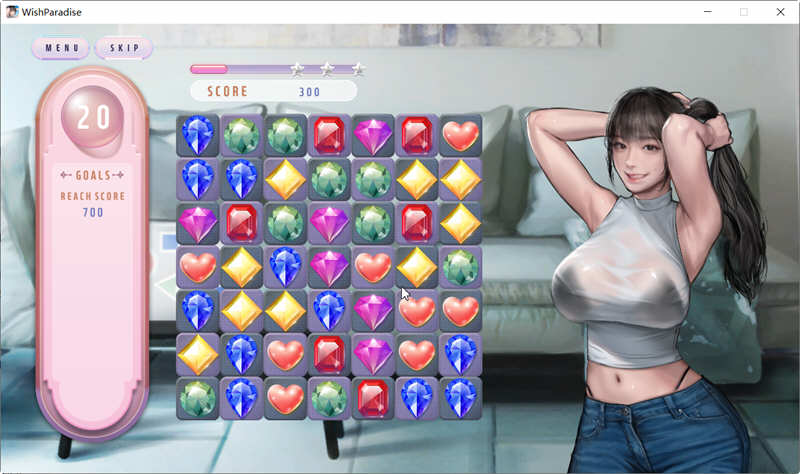Choose the heart tile in the bottom row
Viewport: 800px width, 474px height.
[285, 398]
